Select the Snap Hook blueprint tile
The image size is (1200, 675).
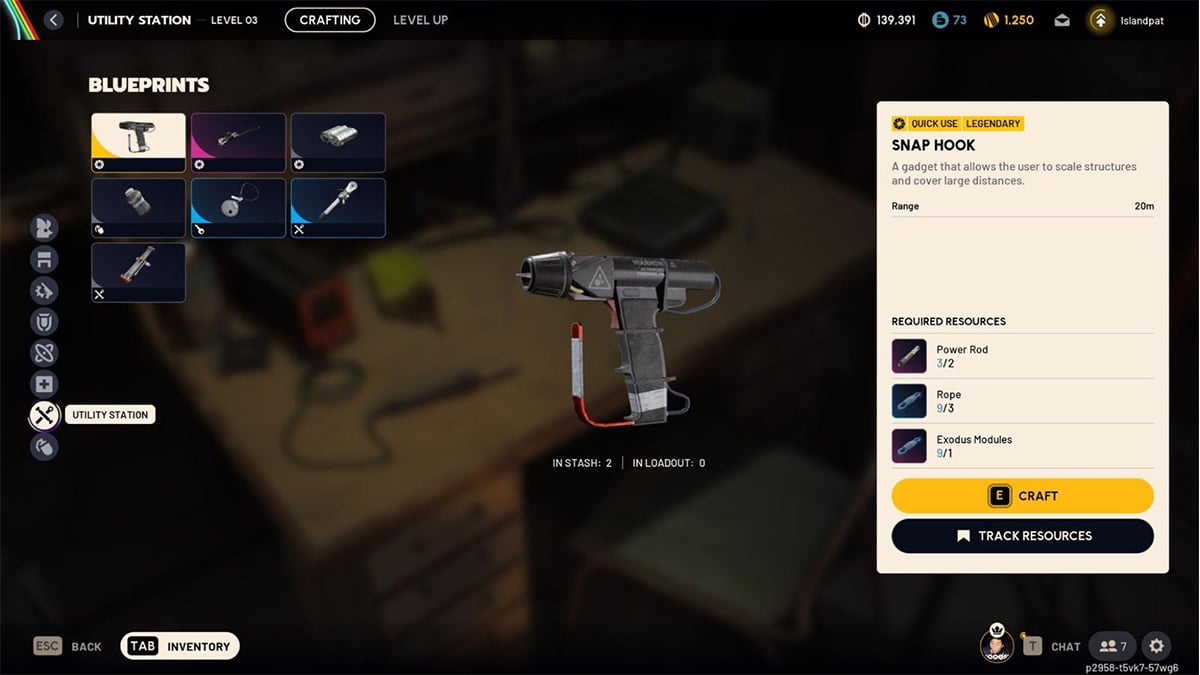[138, 142]
